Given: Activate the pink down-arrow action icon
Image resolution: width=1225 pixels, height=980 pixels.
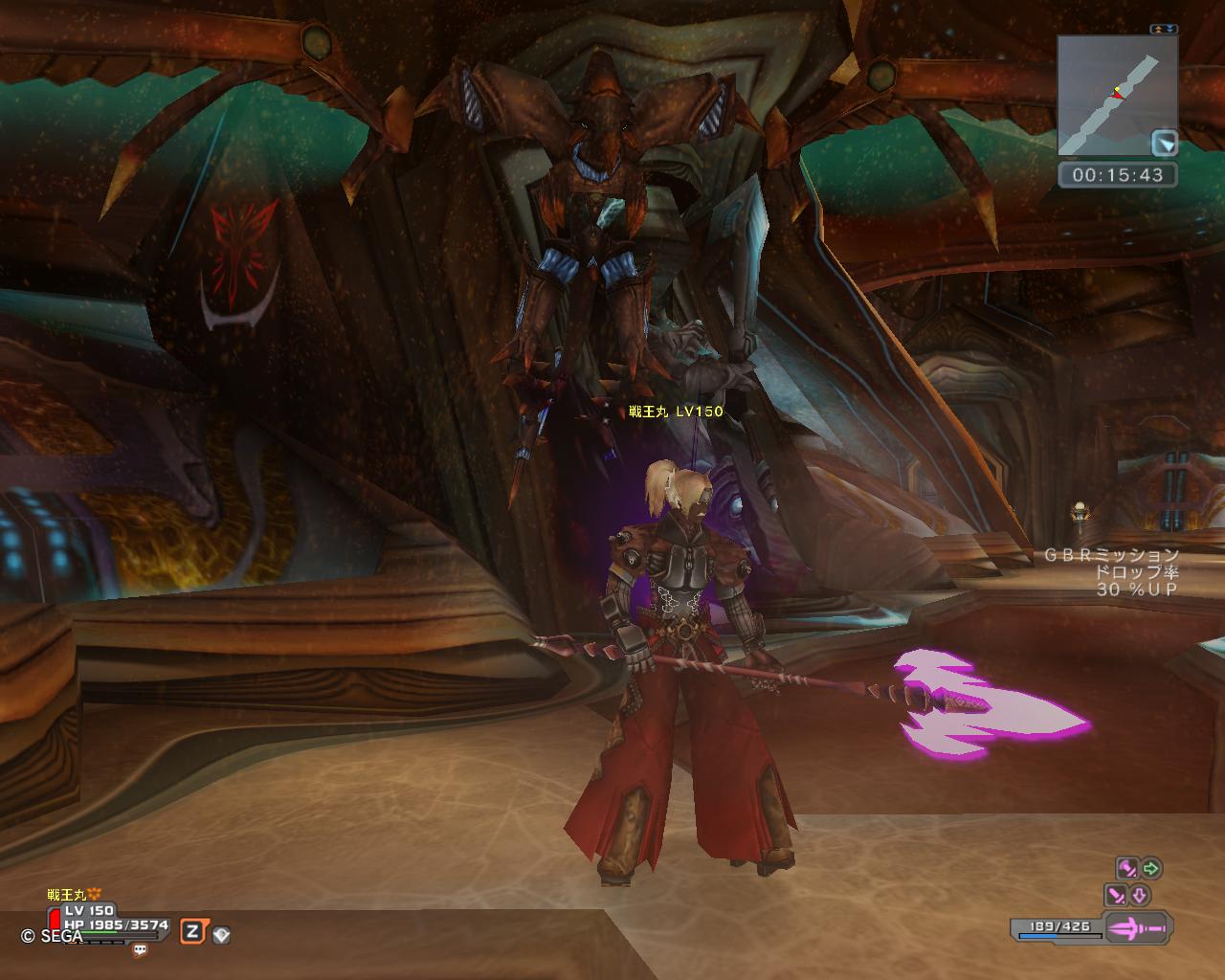Looking at the screenshot, I should pos(1140,896).
